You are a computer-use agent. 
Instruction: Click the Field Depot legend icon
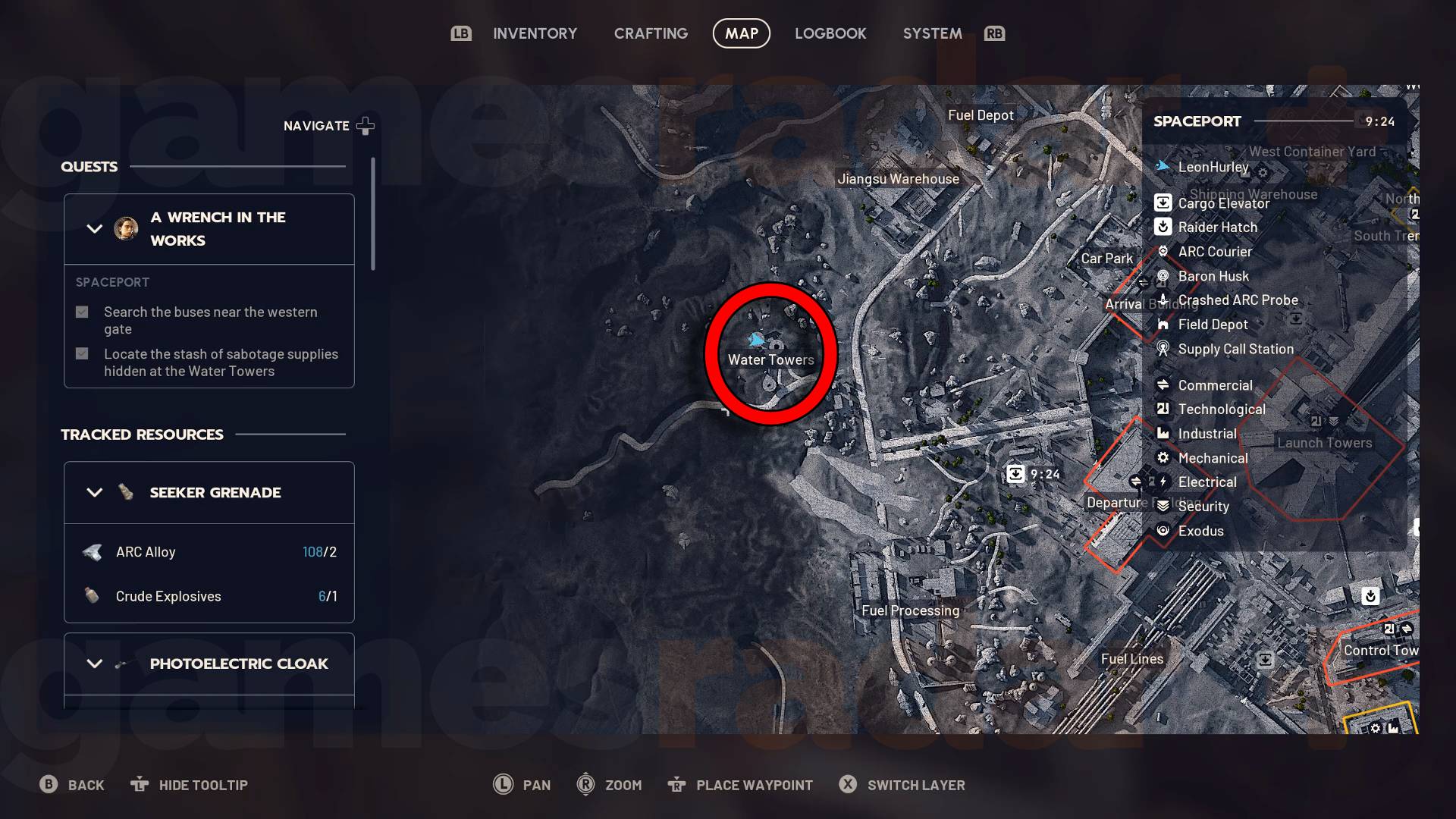pos(1163,324)
